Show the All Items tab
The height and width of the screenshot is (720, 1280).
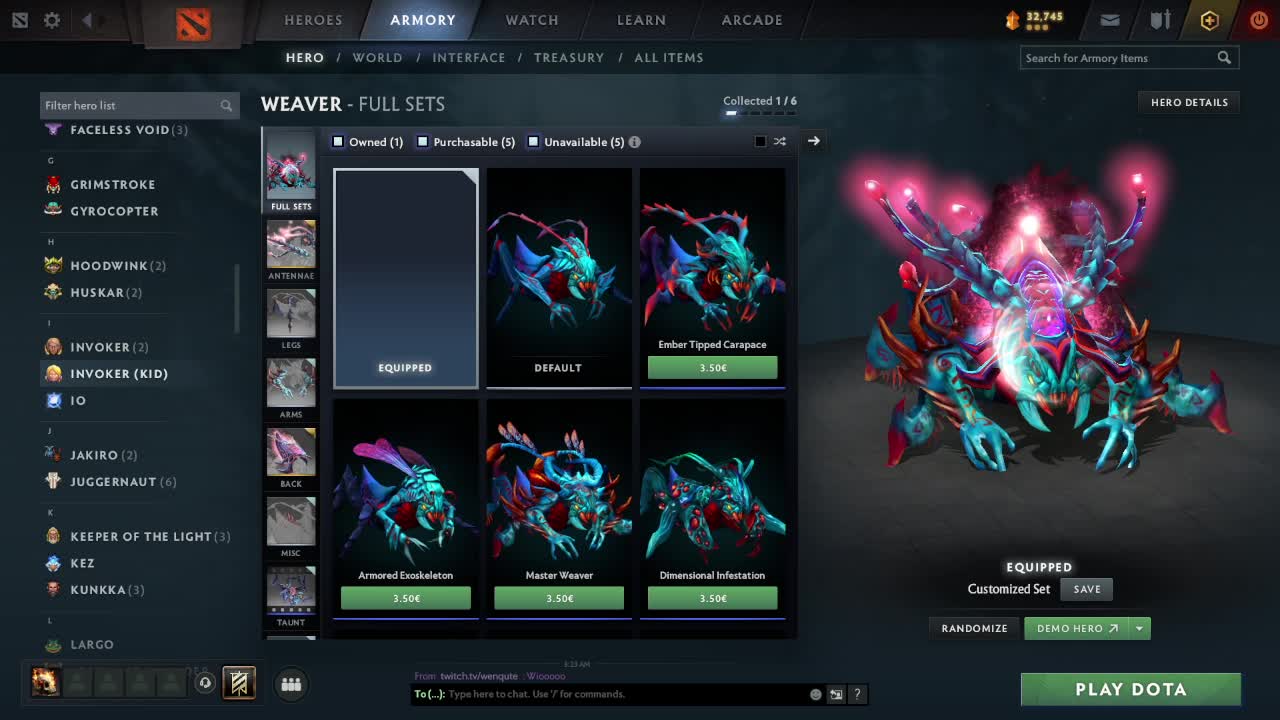(669, 58)
